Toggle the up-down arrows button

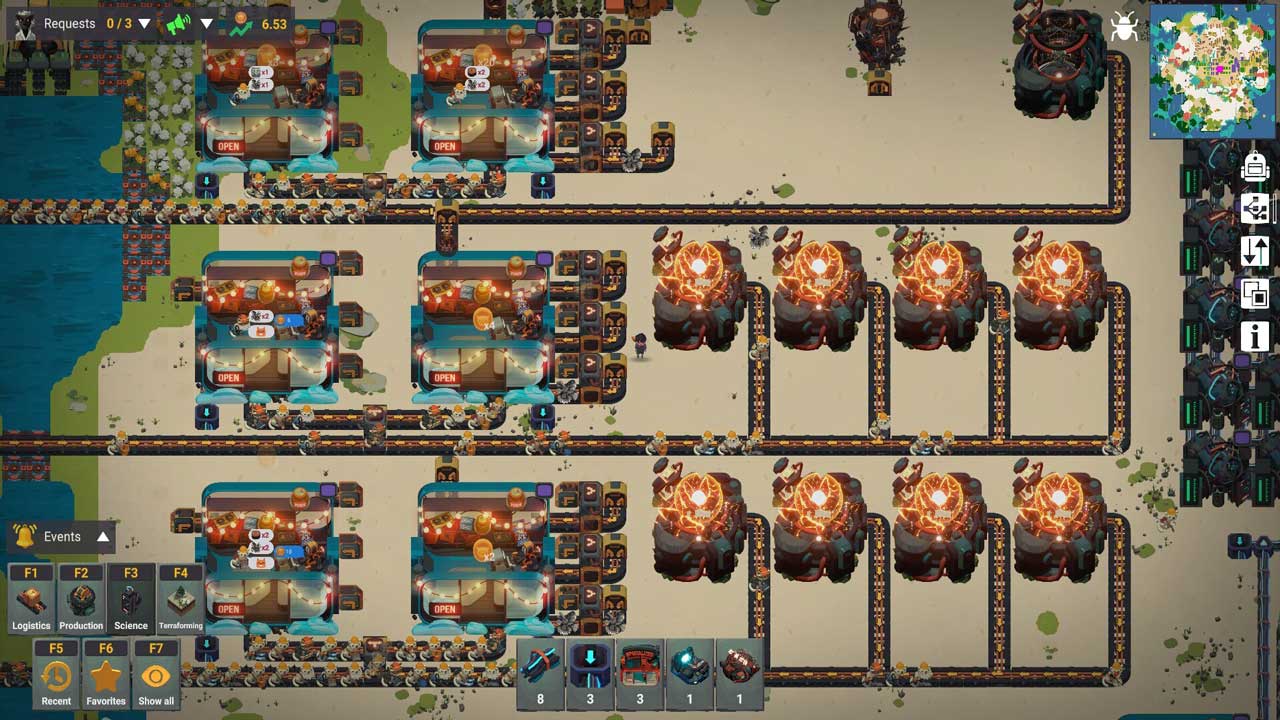coord(1255,251)
